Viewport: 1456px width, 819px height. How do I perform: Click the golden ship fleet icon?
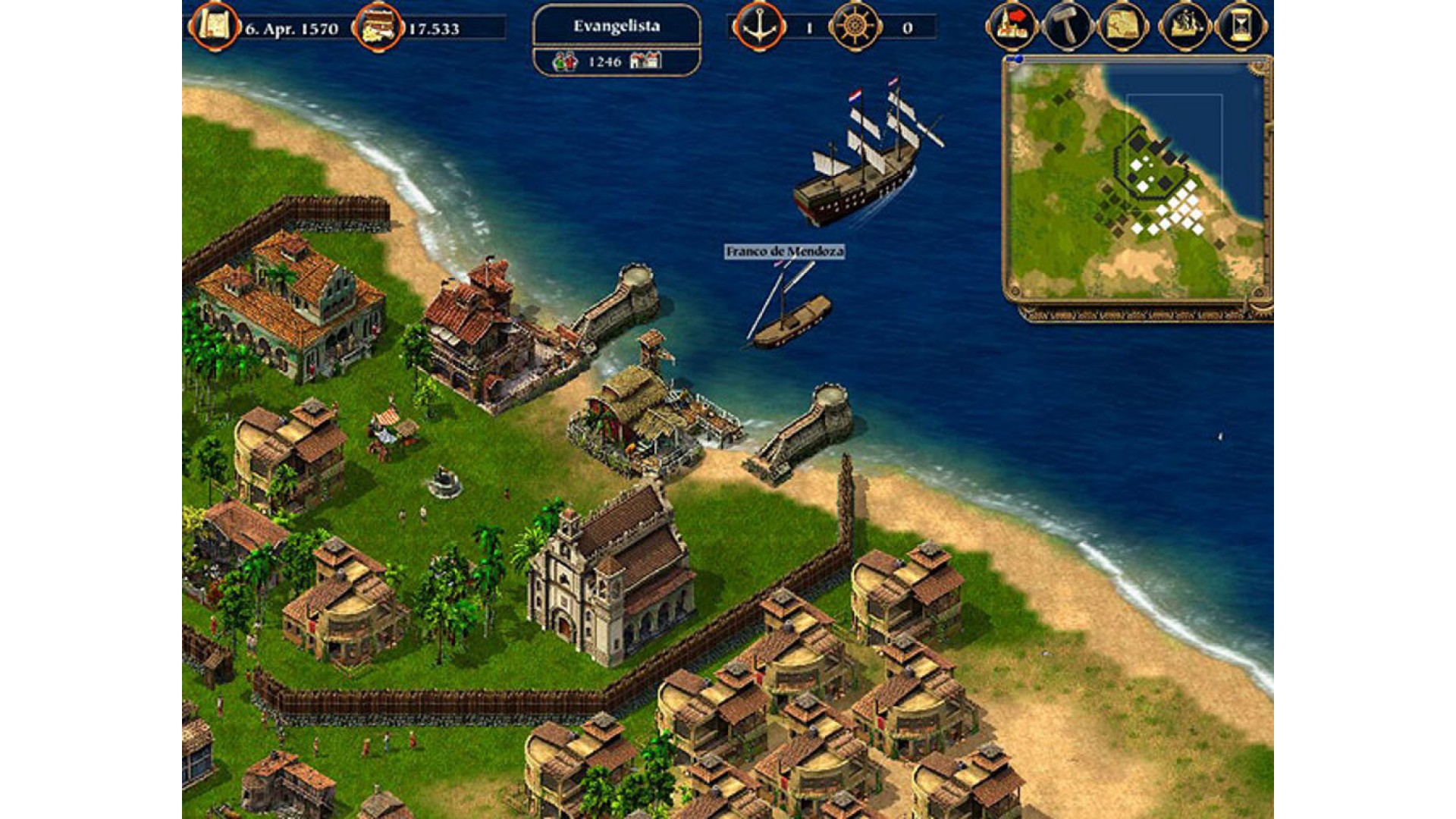(x=1184, y=27)
